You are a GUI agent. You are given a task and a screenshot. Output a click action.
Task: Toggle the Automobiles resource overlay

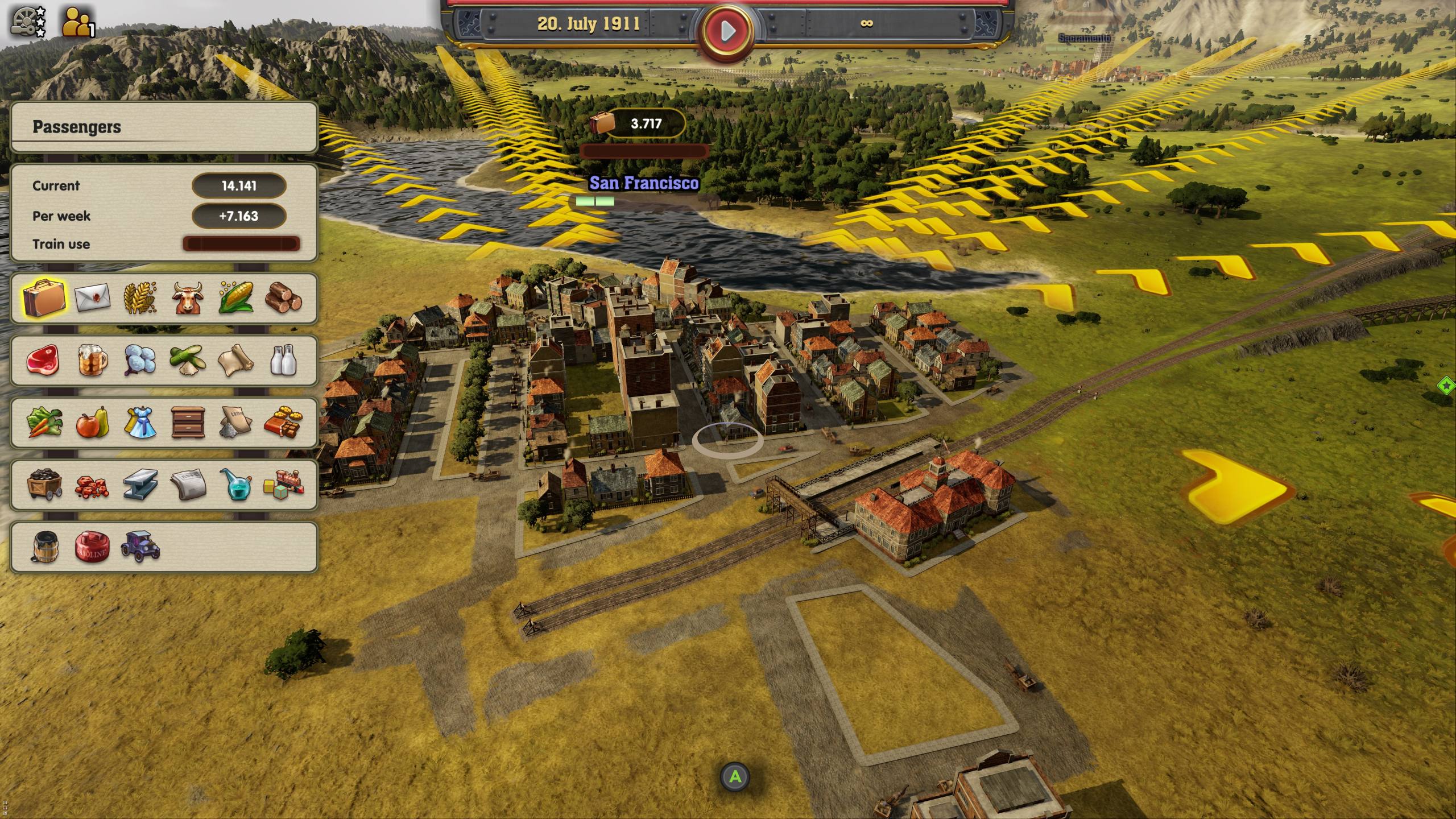(x=140, y=549)
